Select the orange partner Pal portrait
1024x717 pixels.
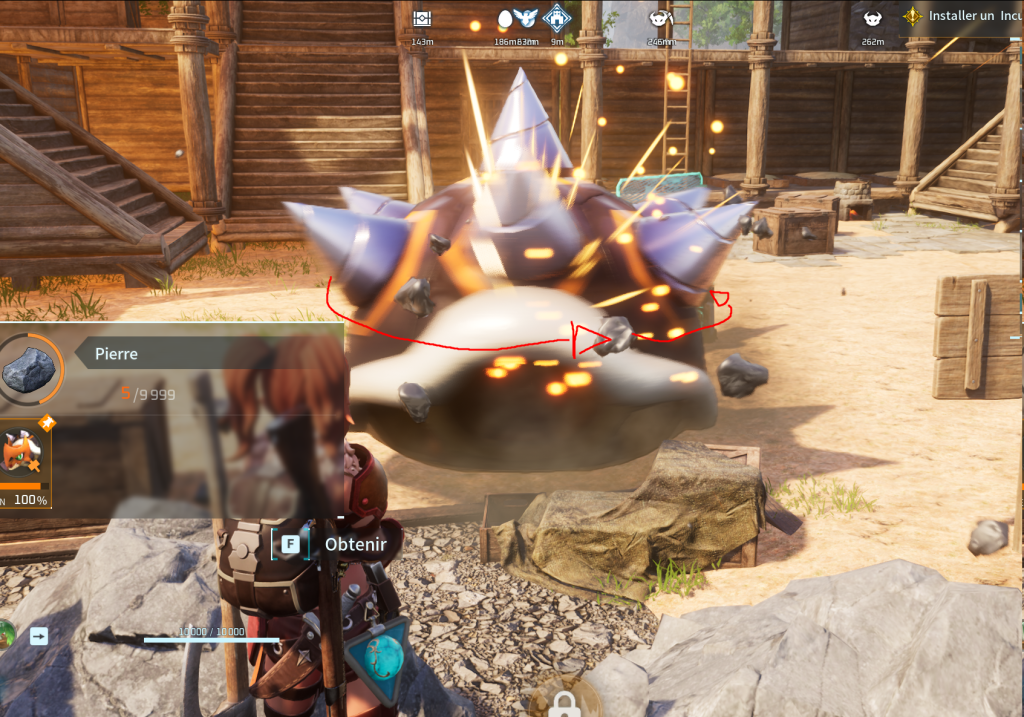pyautogui.click(x=22, y=455)
